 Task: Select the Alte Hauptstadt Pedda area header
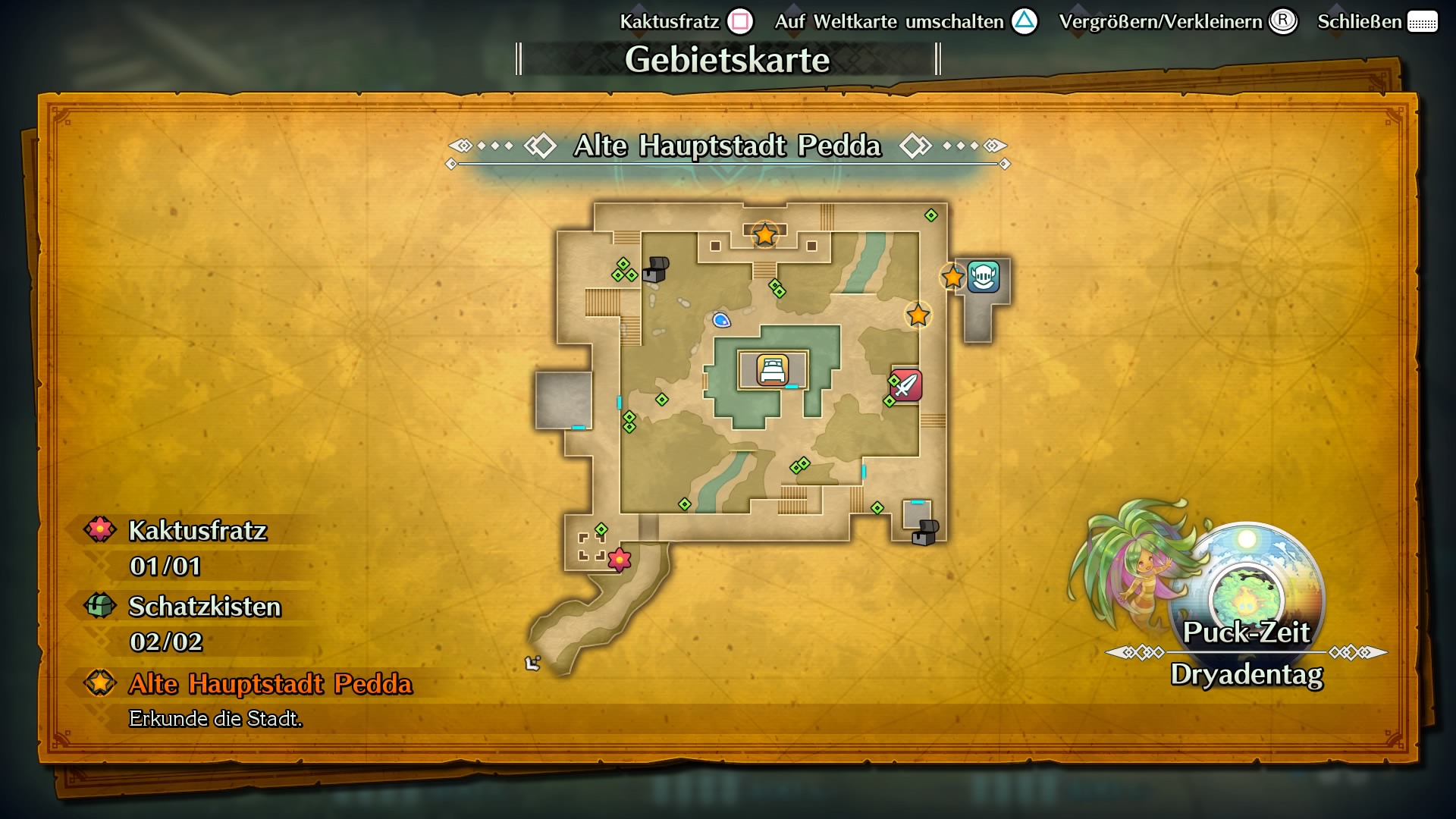click(726, 146)
